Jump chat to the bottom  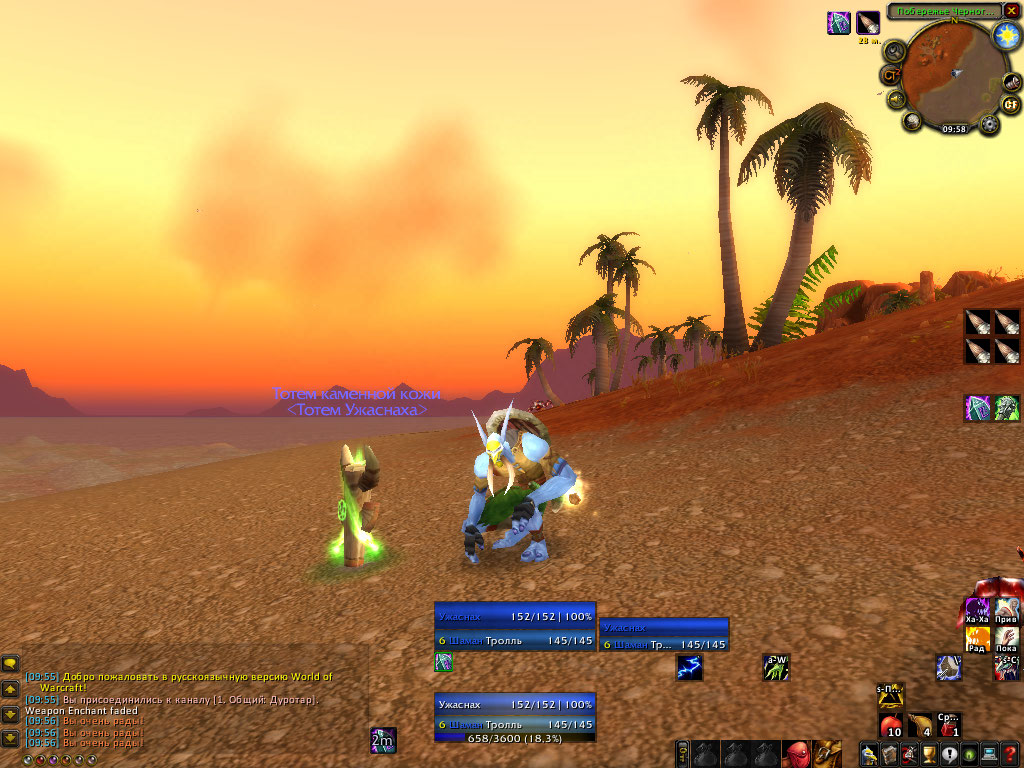(x=10, y=739)
